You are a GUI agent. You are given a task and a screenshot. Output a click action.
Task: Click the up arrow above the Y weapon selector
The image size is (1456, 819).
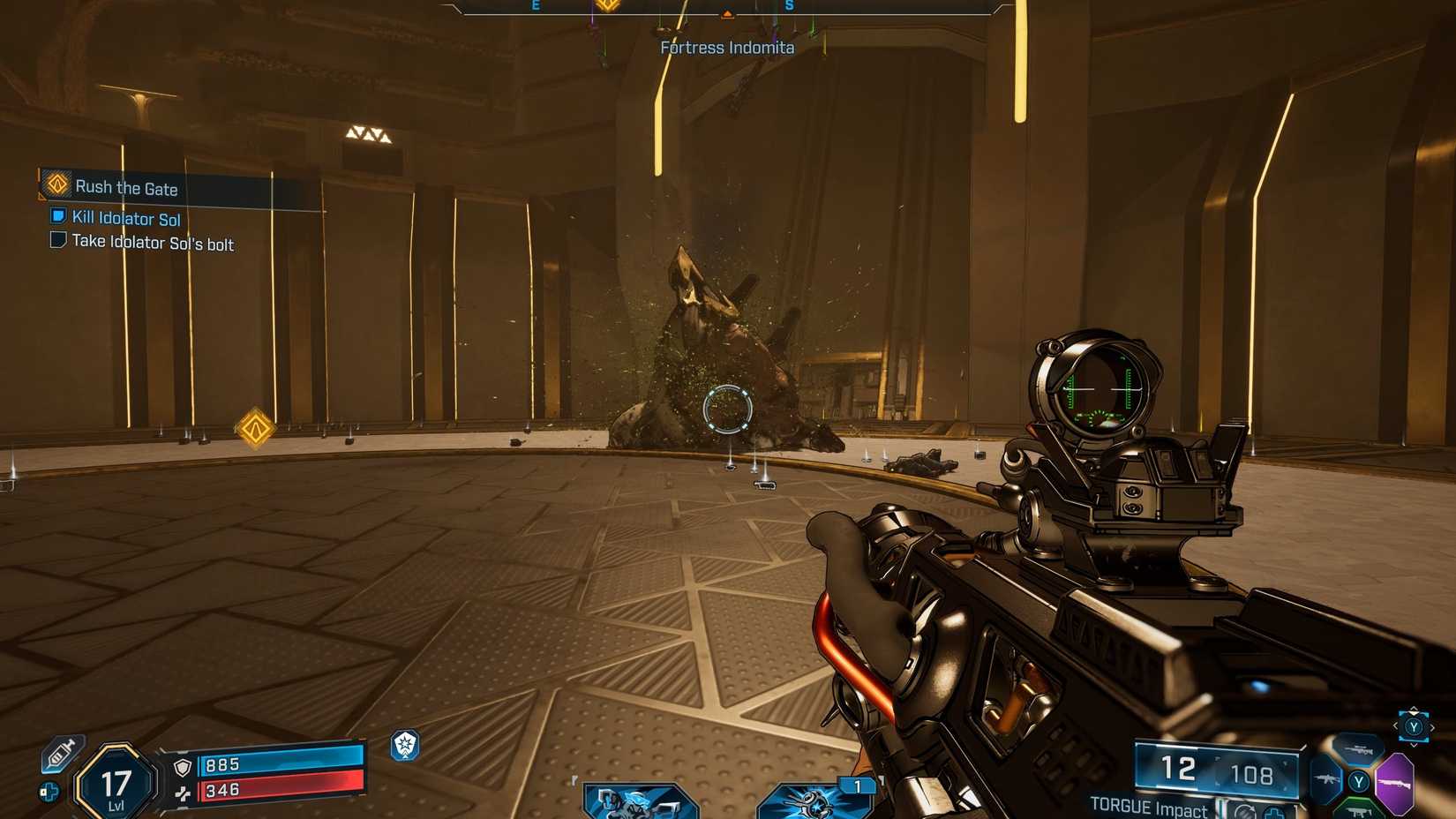[x=1414, y=709]
